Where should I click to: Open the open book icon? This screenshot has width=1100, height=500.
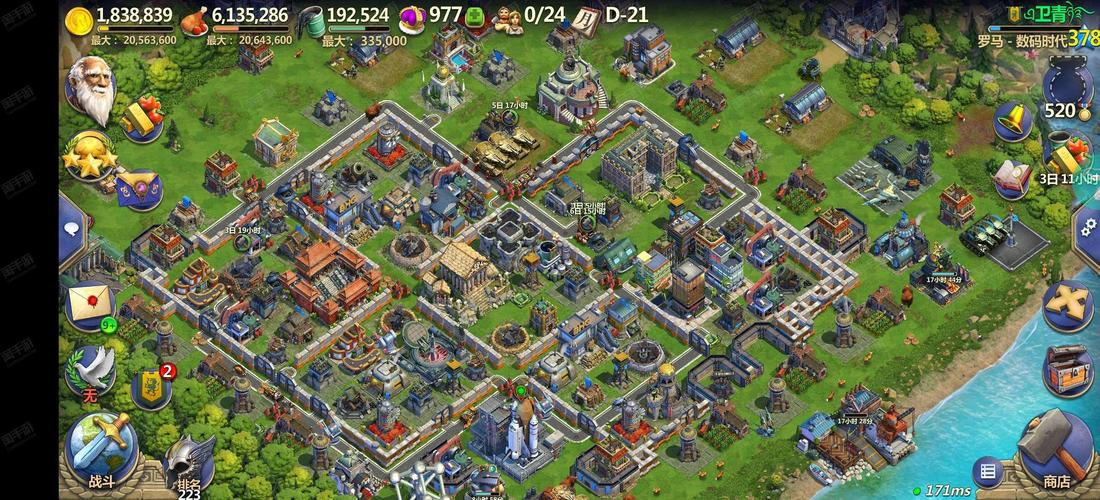[x=1012, y=177]
